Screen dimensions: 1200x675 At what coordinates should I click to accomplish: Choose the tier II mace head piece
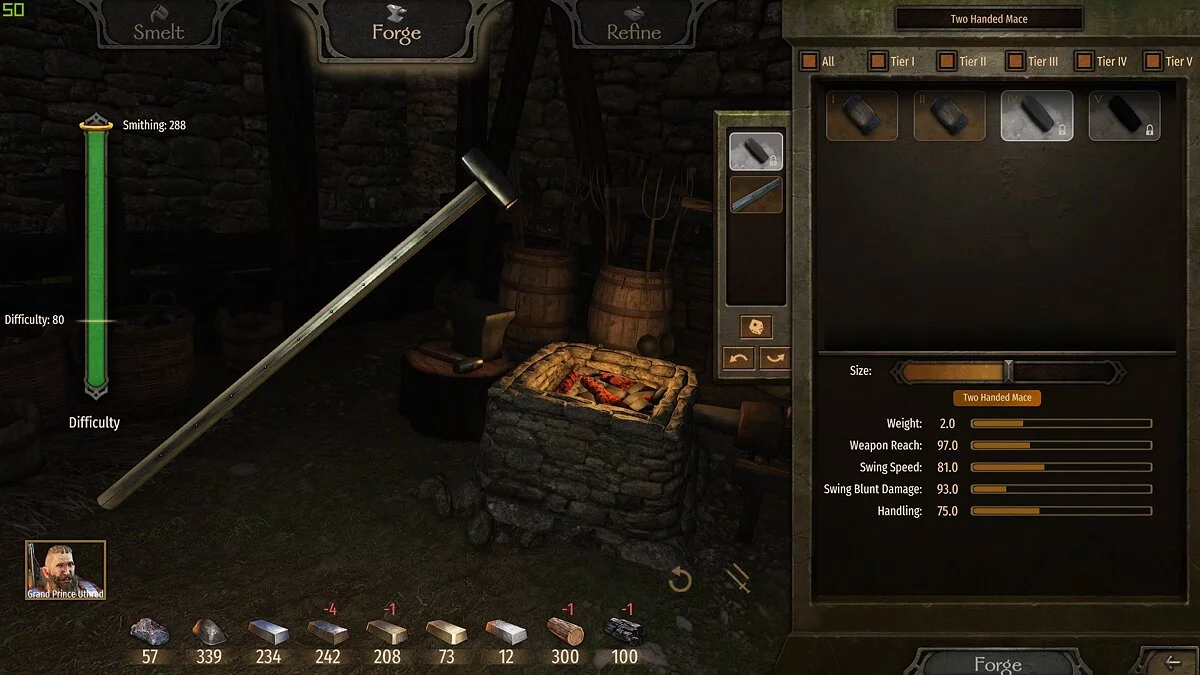[x=949, y=115]
